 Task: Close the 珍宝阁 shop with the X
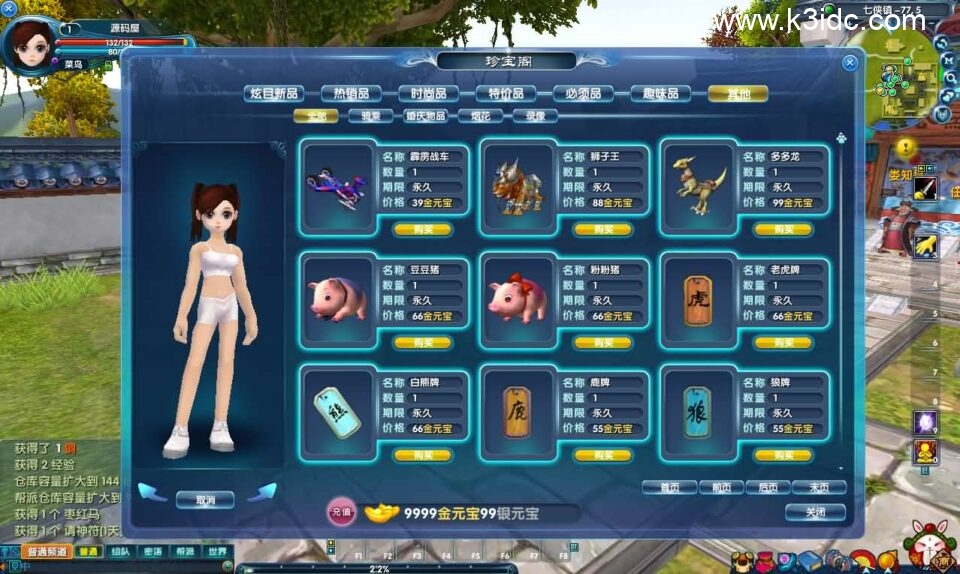850,62
